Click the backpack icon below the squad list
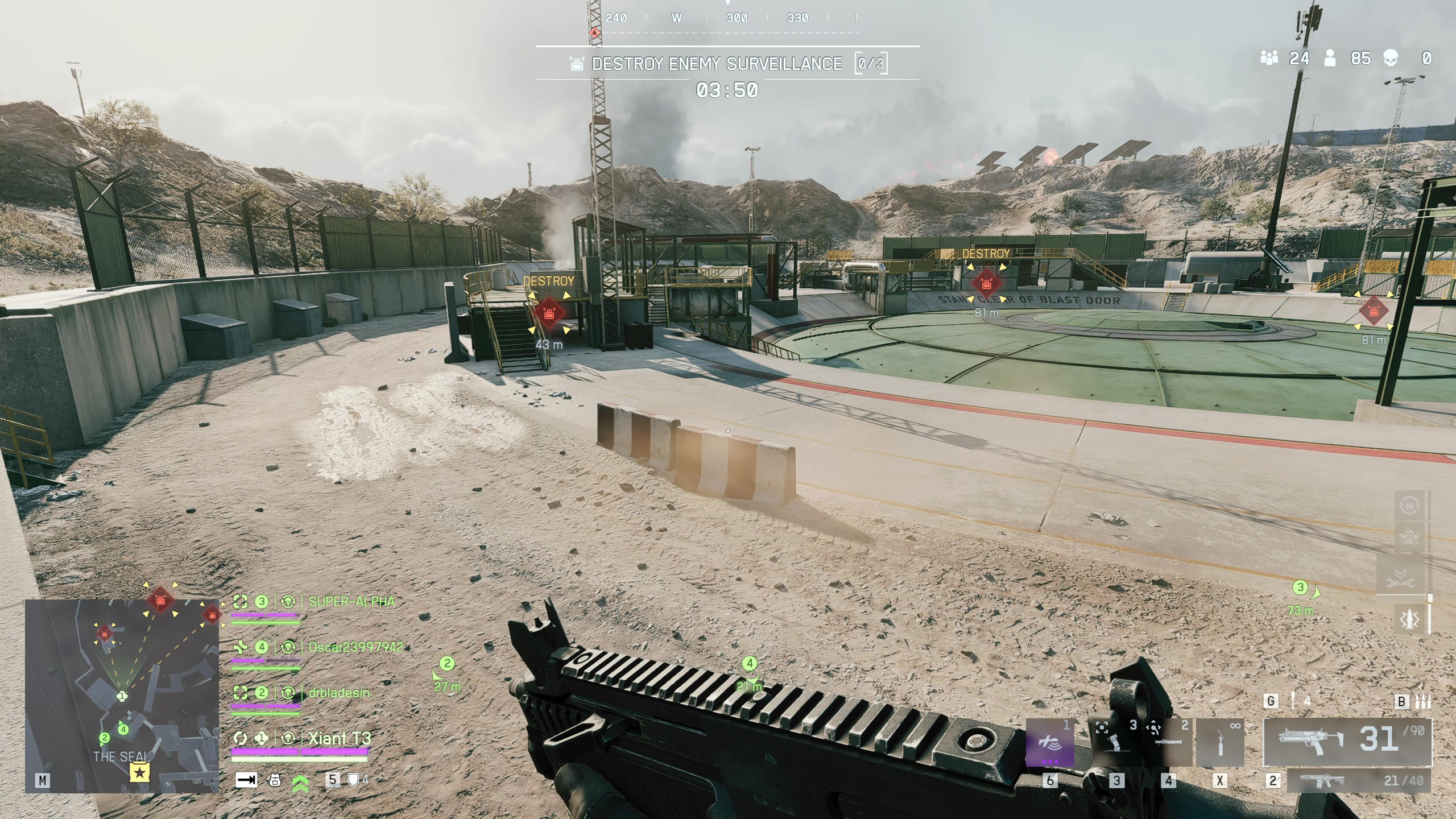 (275, 780)
